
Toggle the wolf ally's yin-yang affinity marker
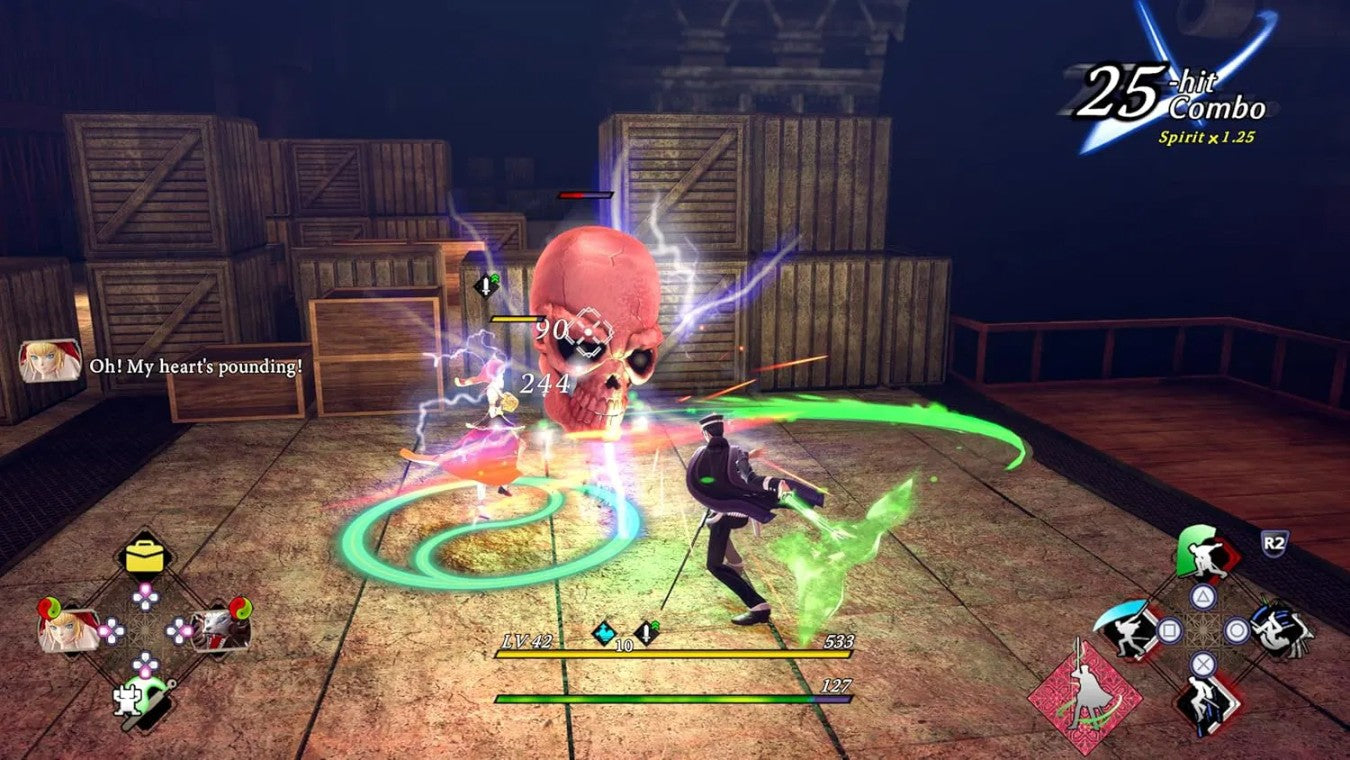(238, 610)
